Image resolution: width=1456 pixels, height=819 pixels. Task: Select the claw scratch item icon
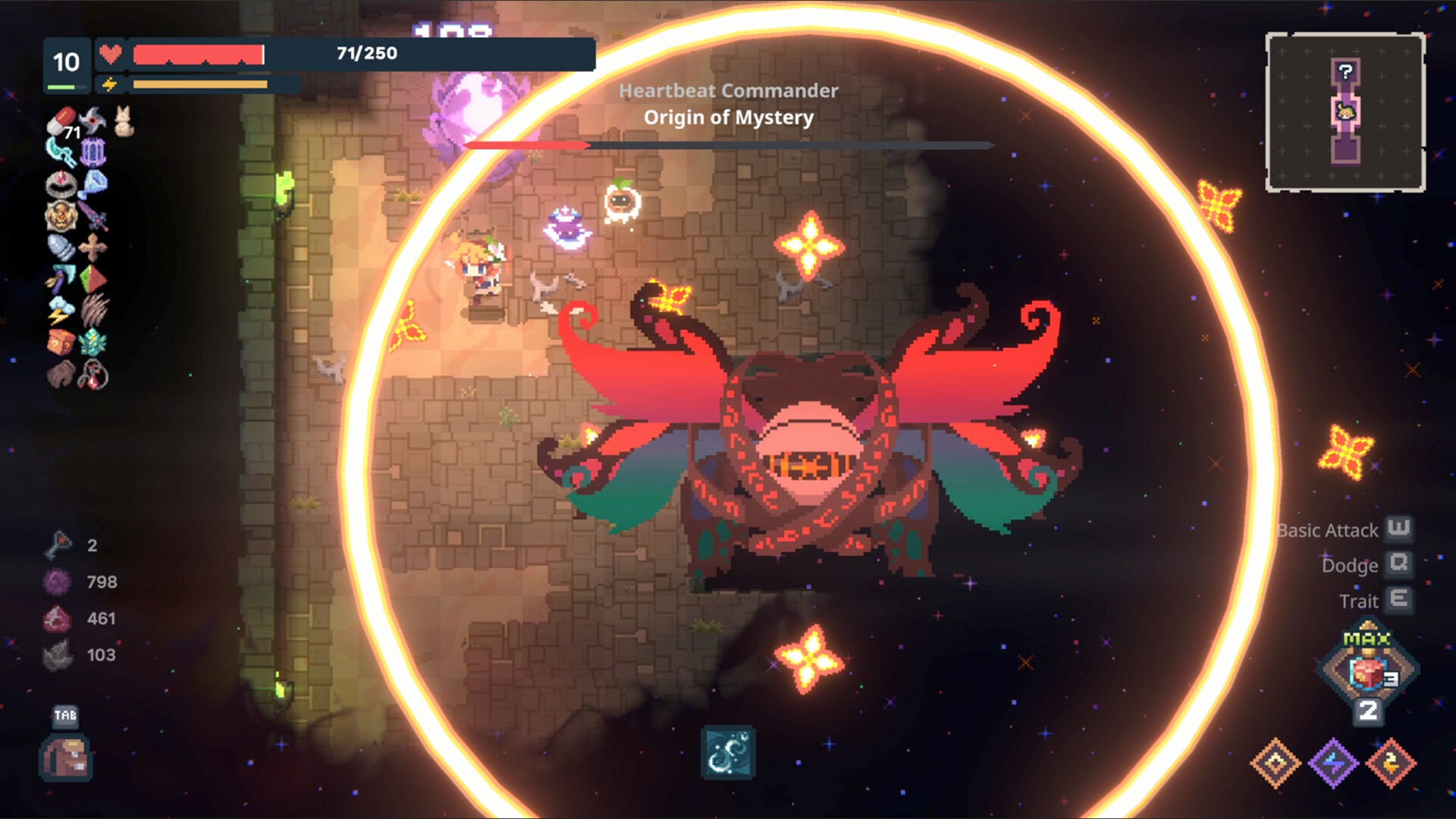coord(94,311)
